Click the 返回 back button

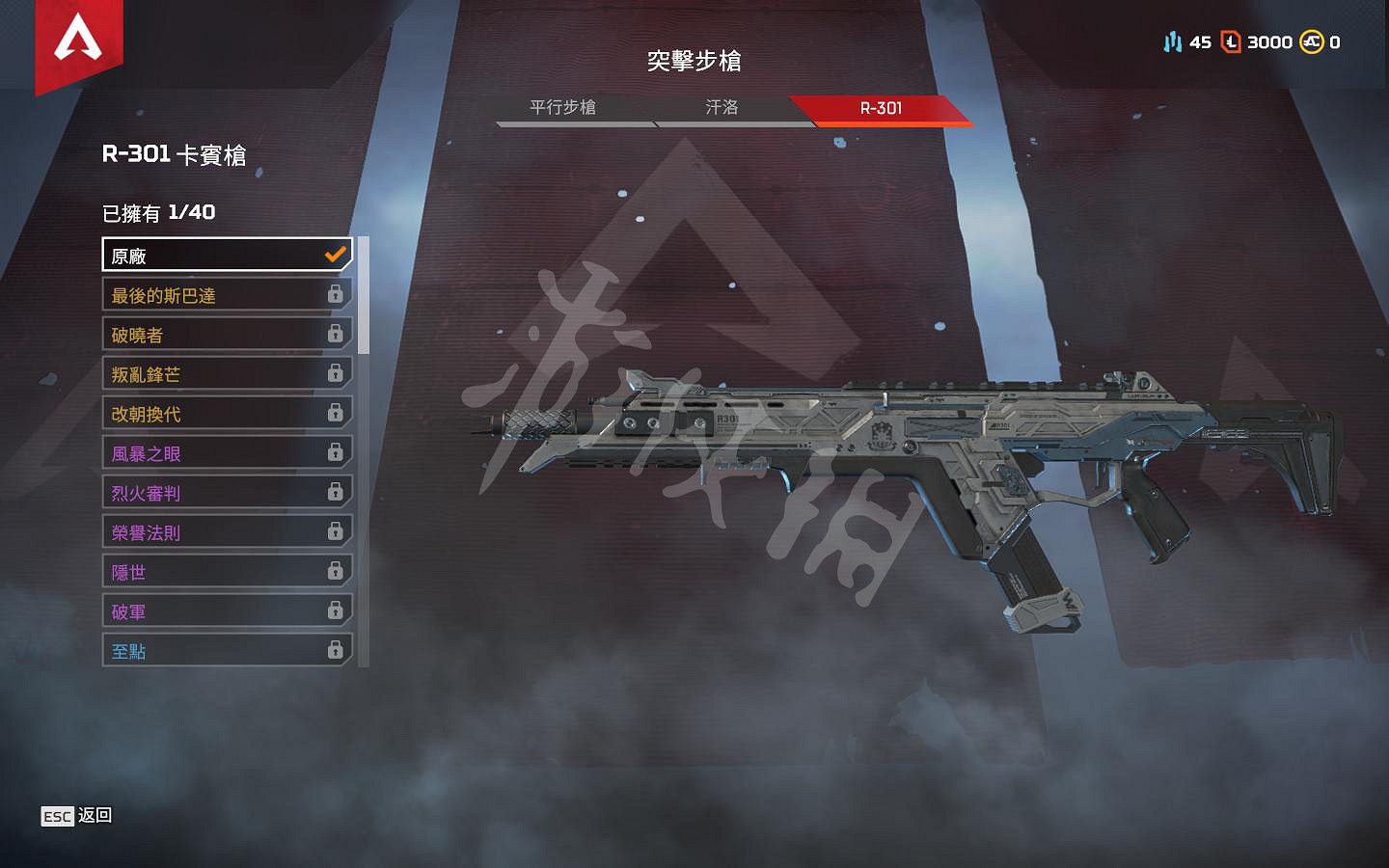tap(94, 815)
